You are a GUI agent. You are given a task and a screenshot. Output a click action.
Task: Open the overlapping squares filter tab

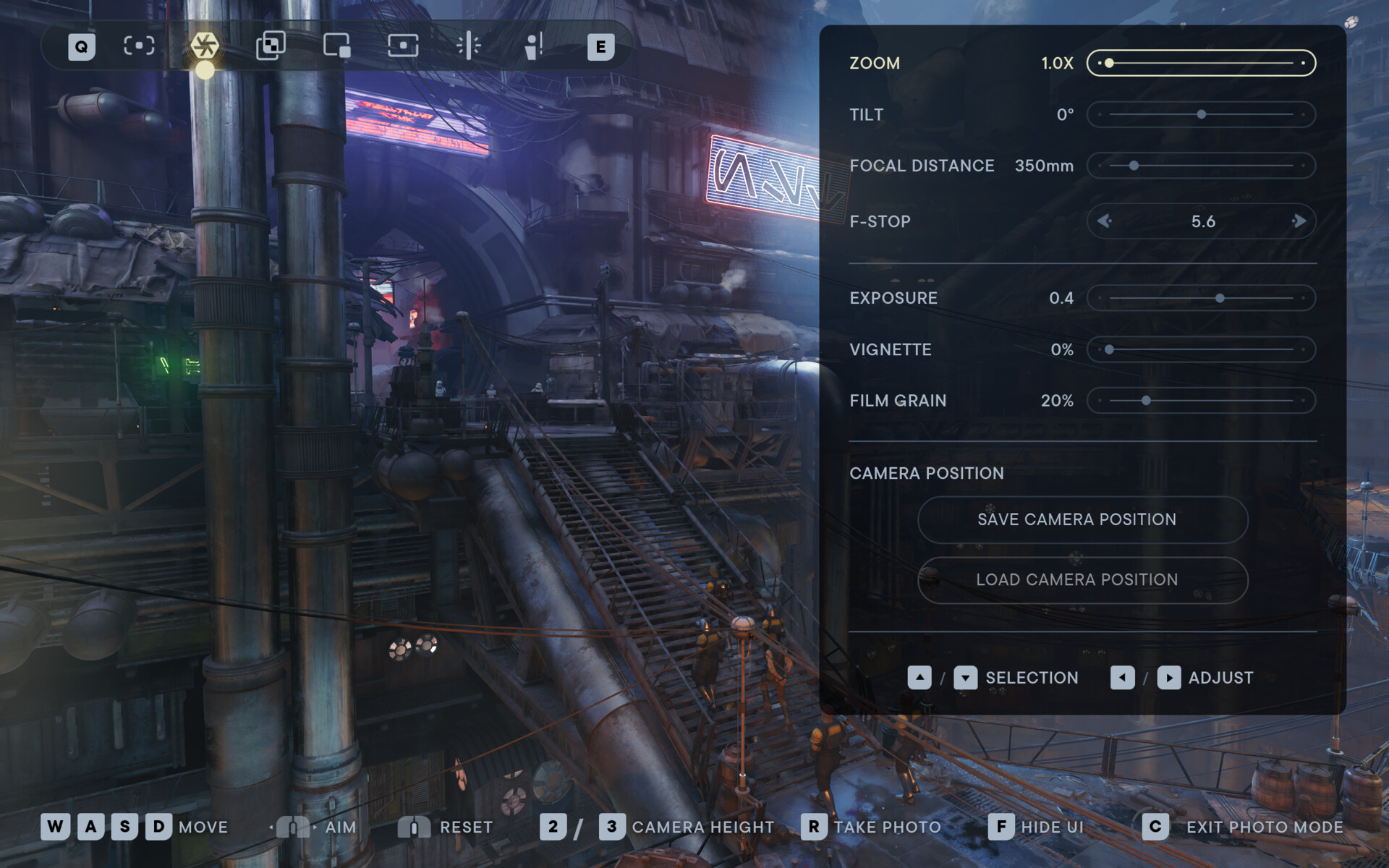[271, 46]
